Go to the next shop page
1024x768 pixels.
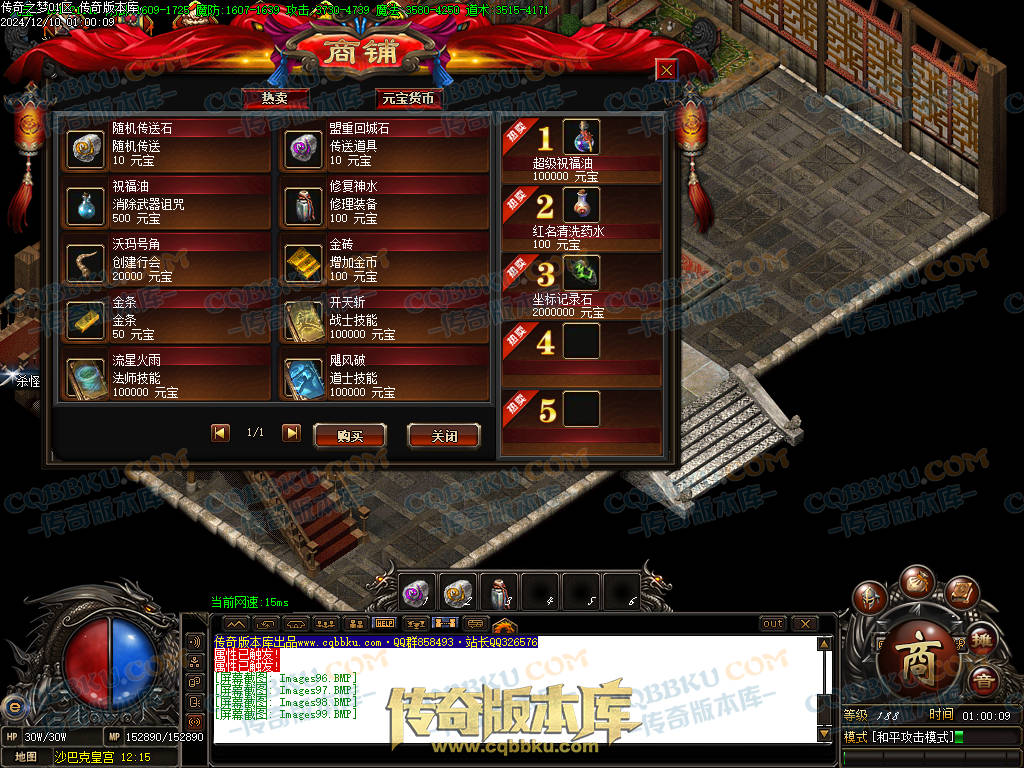[291, 433]
